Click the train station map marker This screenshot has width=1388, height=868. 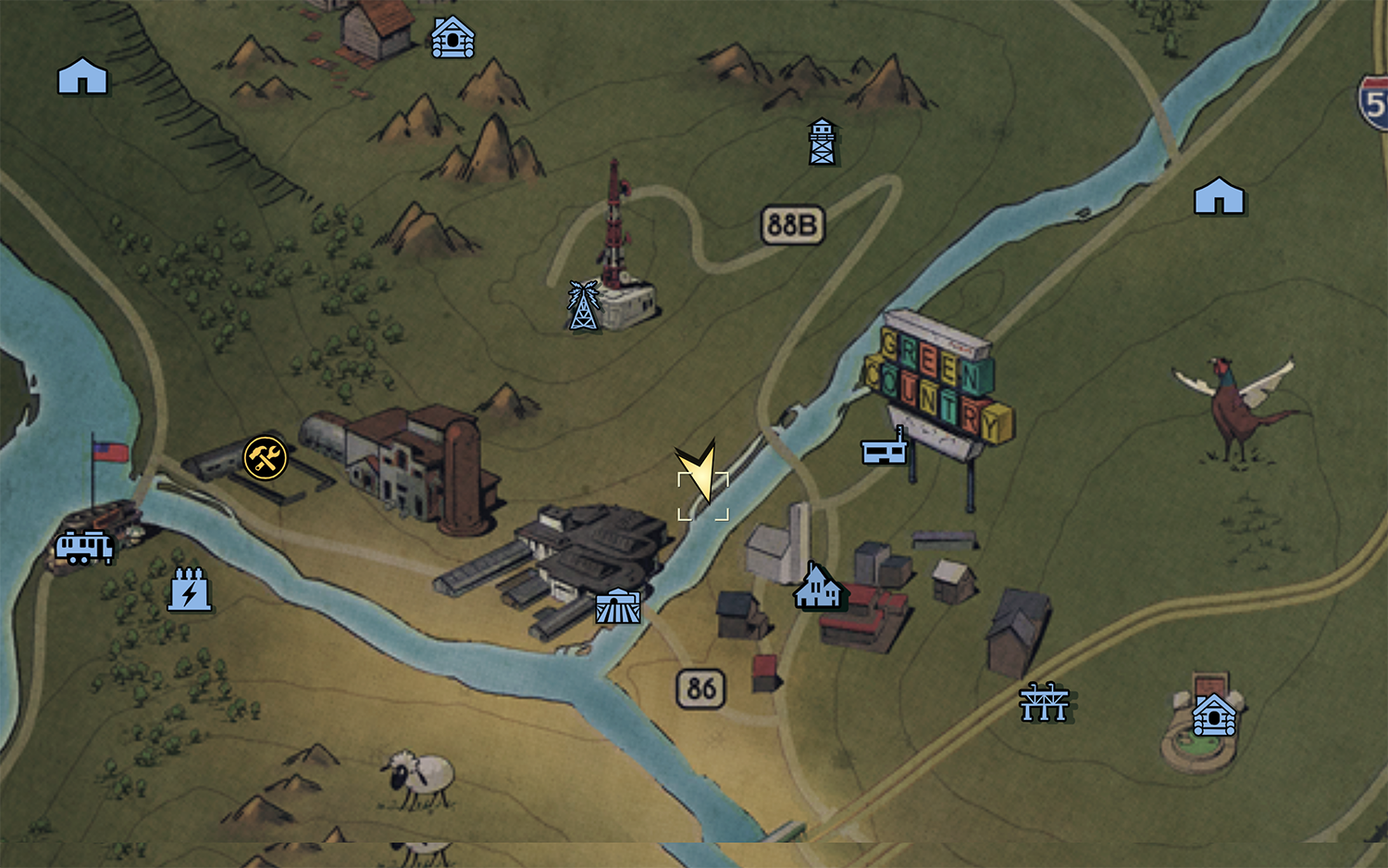tap(84, 547)
